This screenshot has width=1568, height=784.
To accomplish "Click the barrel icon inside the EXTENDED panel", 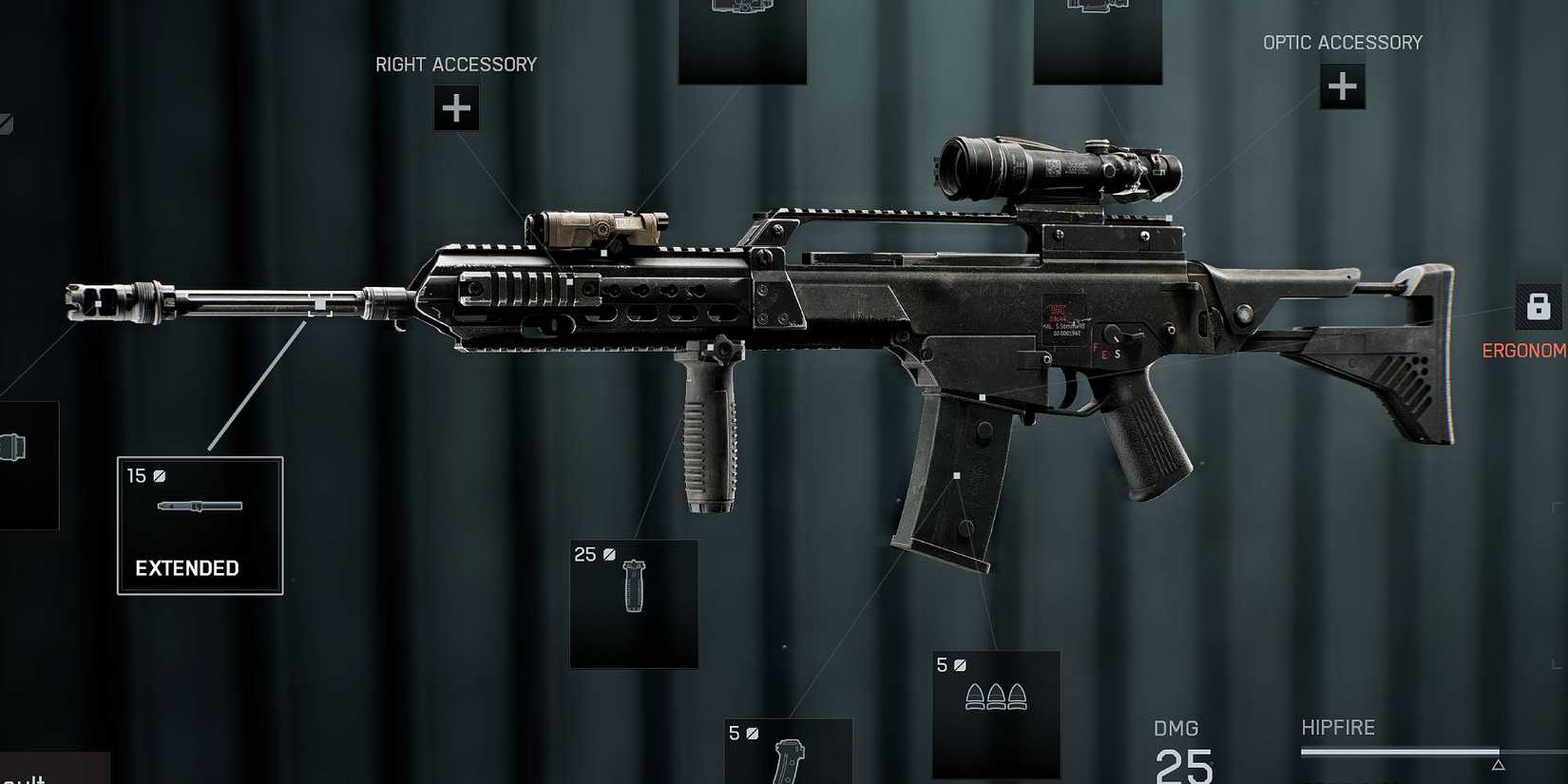I will (200, 507).
